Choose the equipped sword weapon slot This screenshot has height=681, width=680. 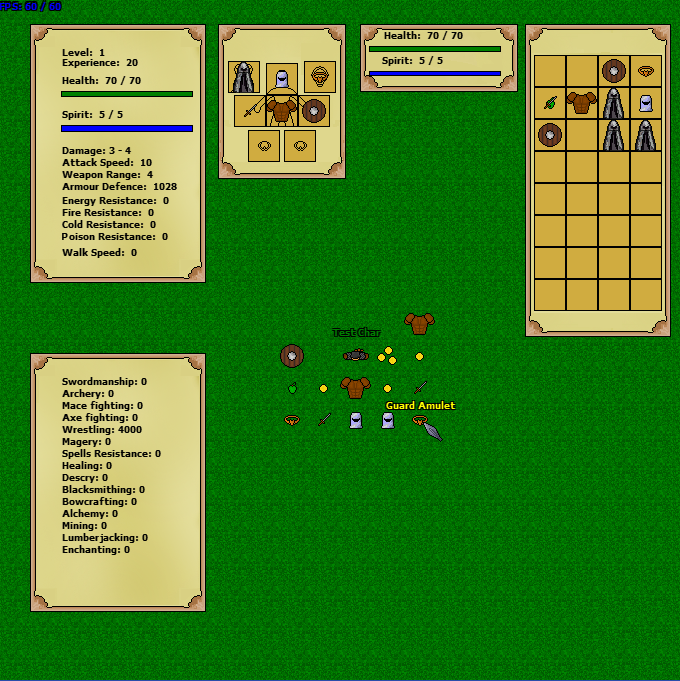pos(250,110)
